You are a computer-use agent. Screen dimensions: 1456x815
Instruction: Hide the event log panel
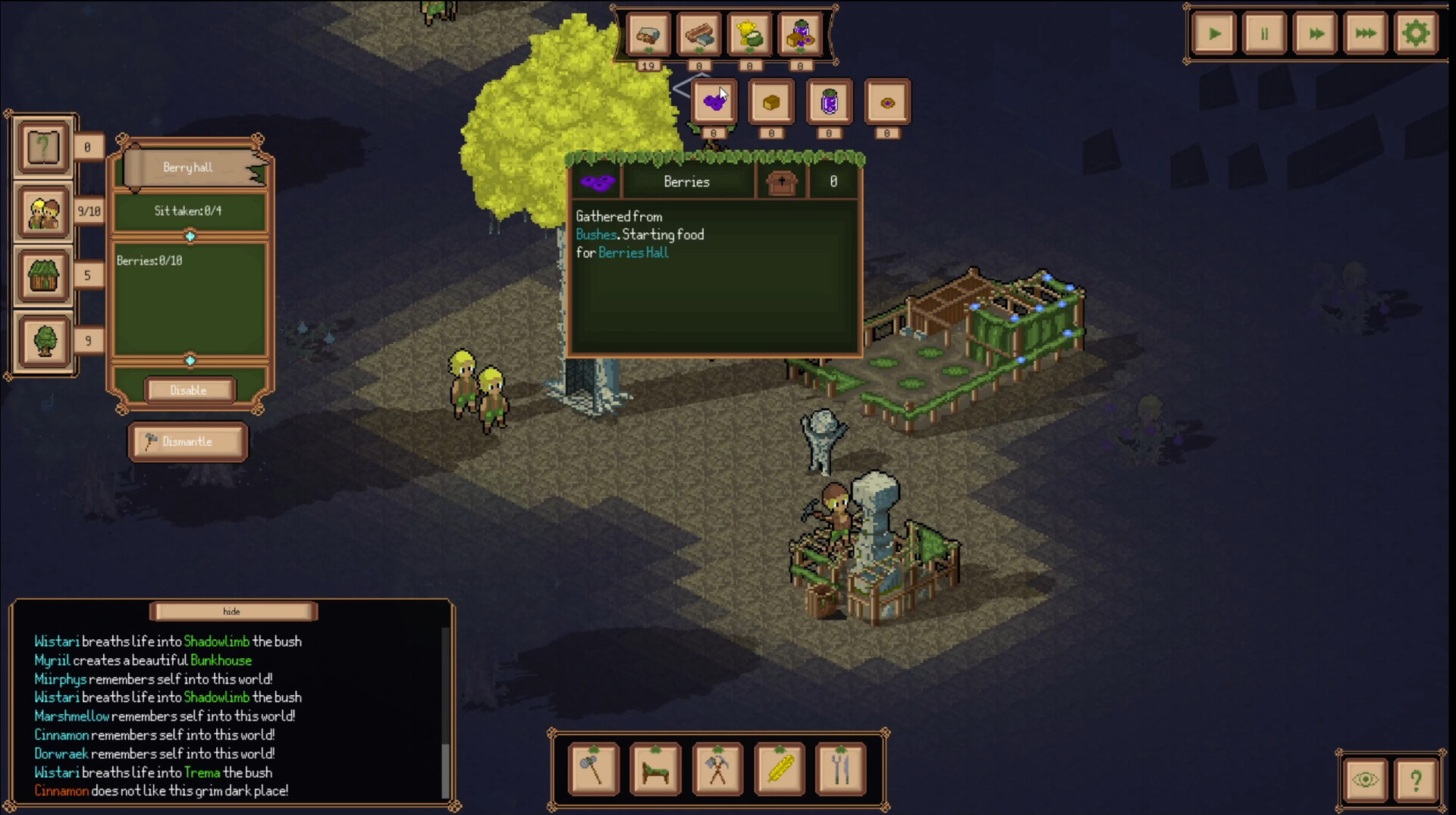pyautogui.click(x=233, y=611)
